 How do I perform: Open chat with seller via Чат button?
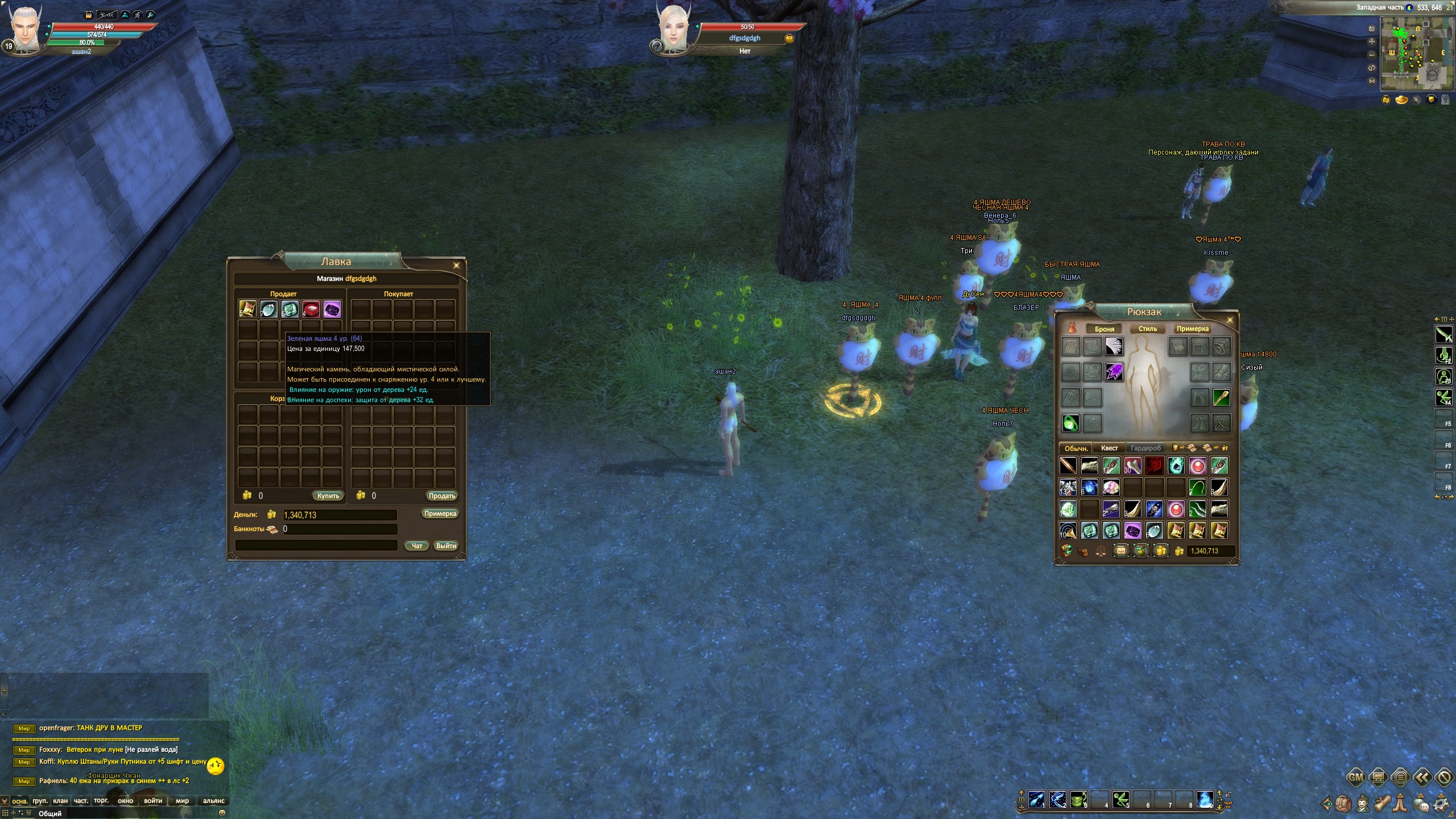click(x=416, y=545)
